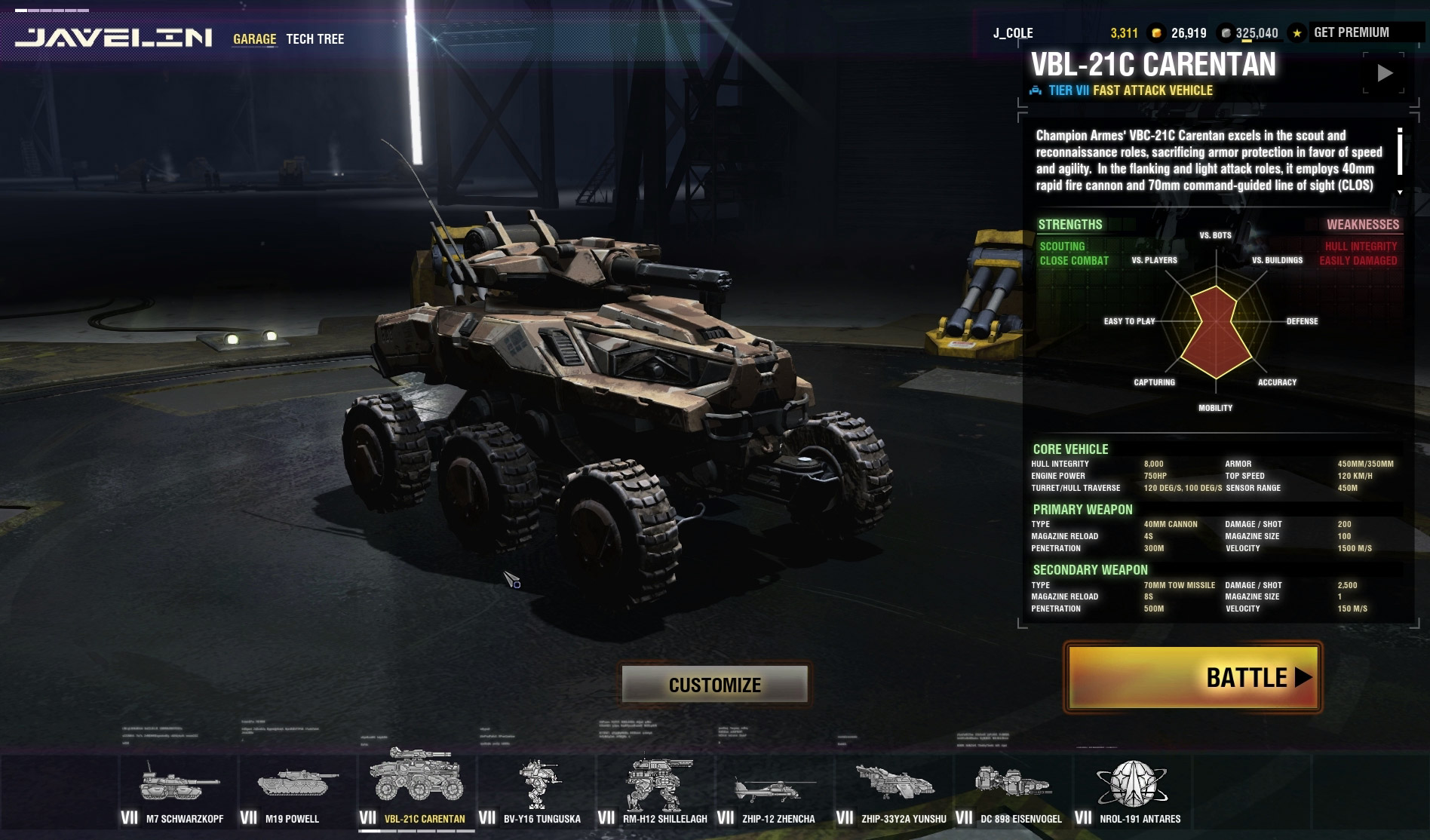1430x840 pixels.
Task: Open the Garage tab
Action: tap(254, 38)
